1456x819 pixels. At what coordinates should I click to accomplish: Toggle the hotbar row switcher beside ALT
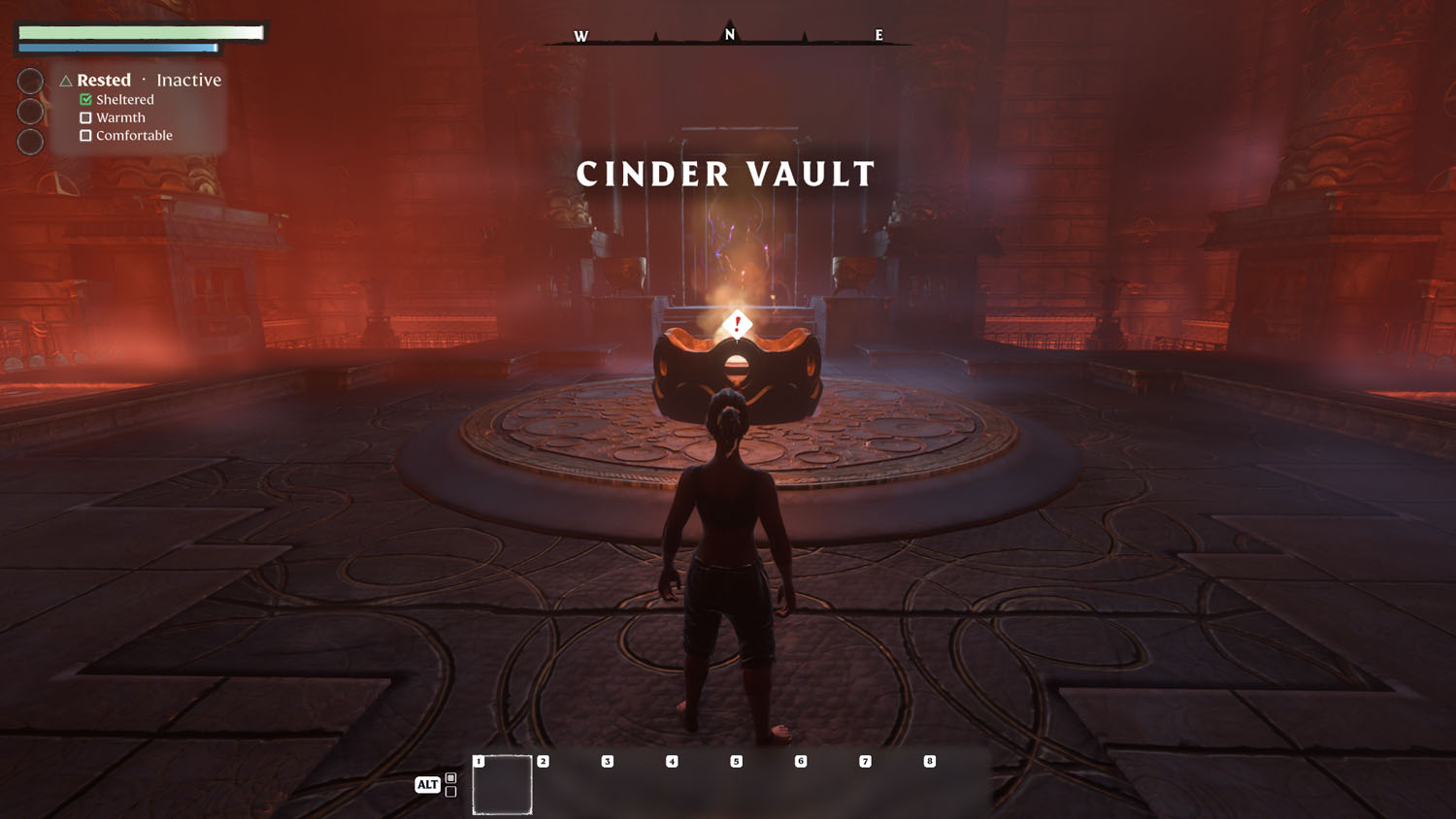[450, 784]
